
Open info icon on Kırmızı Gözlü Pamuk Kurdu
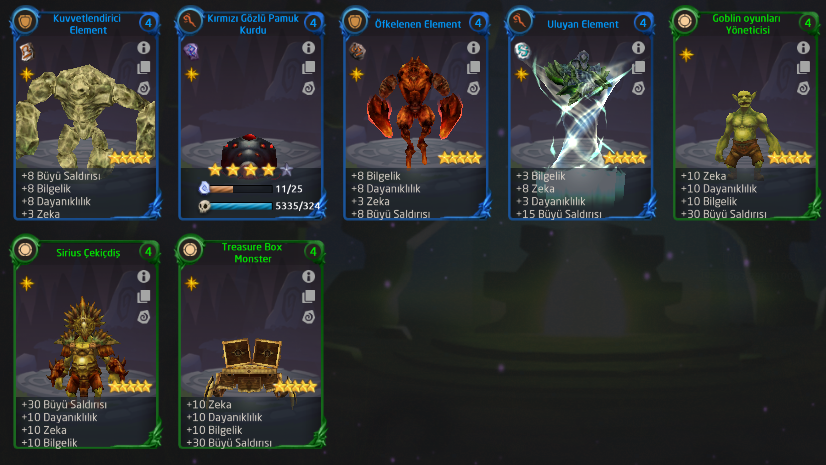click(308, 47)
